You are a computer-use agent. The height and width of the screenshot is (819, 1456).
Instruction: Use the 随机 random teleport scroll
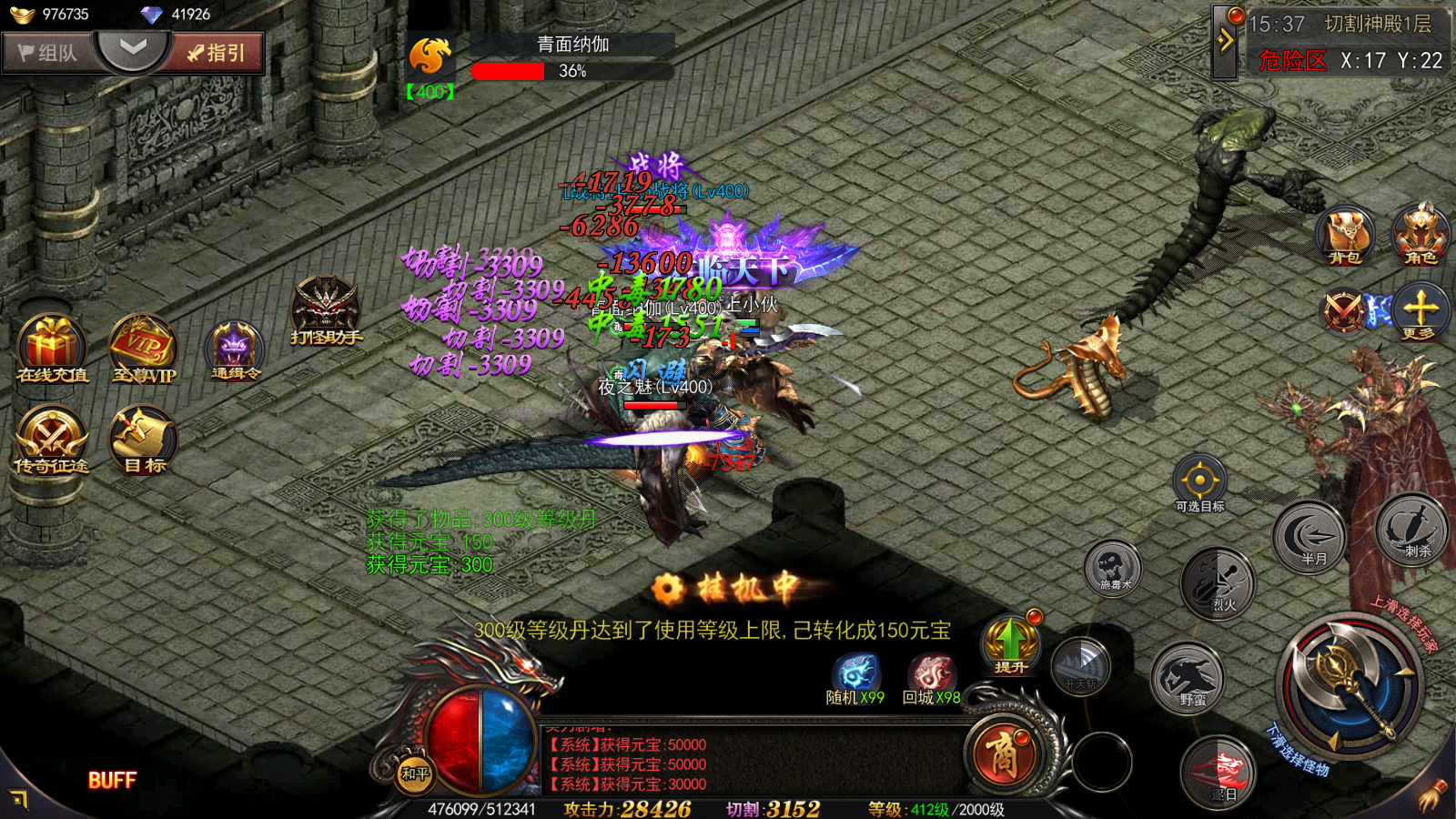(x=854, y=680)
